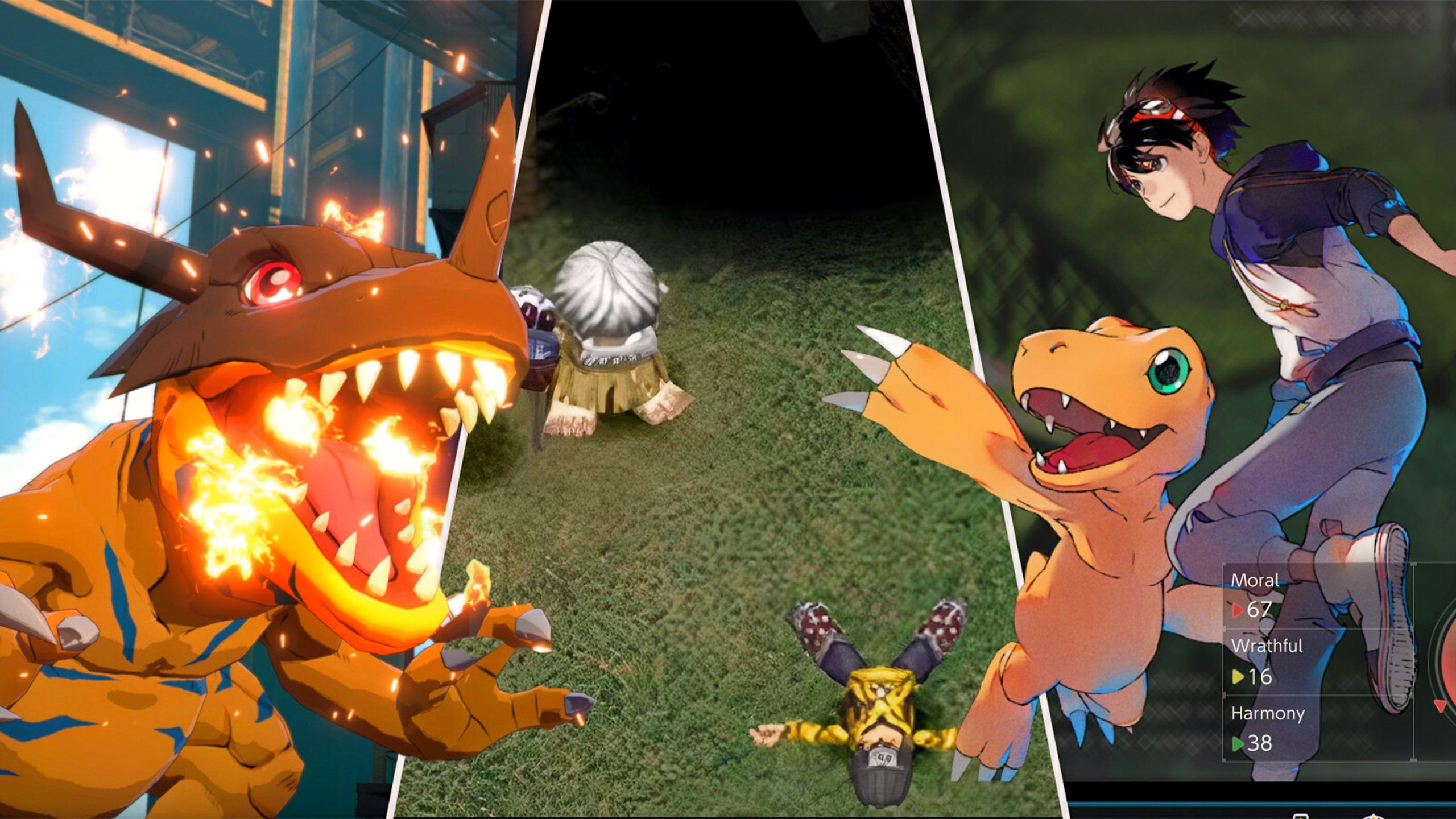This screenshot has height=819, width=1456.
Task: Click the yellow Wrathful indicator triangle
Action: [x=1237, y=676]
